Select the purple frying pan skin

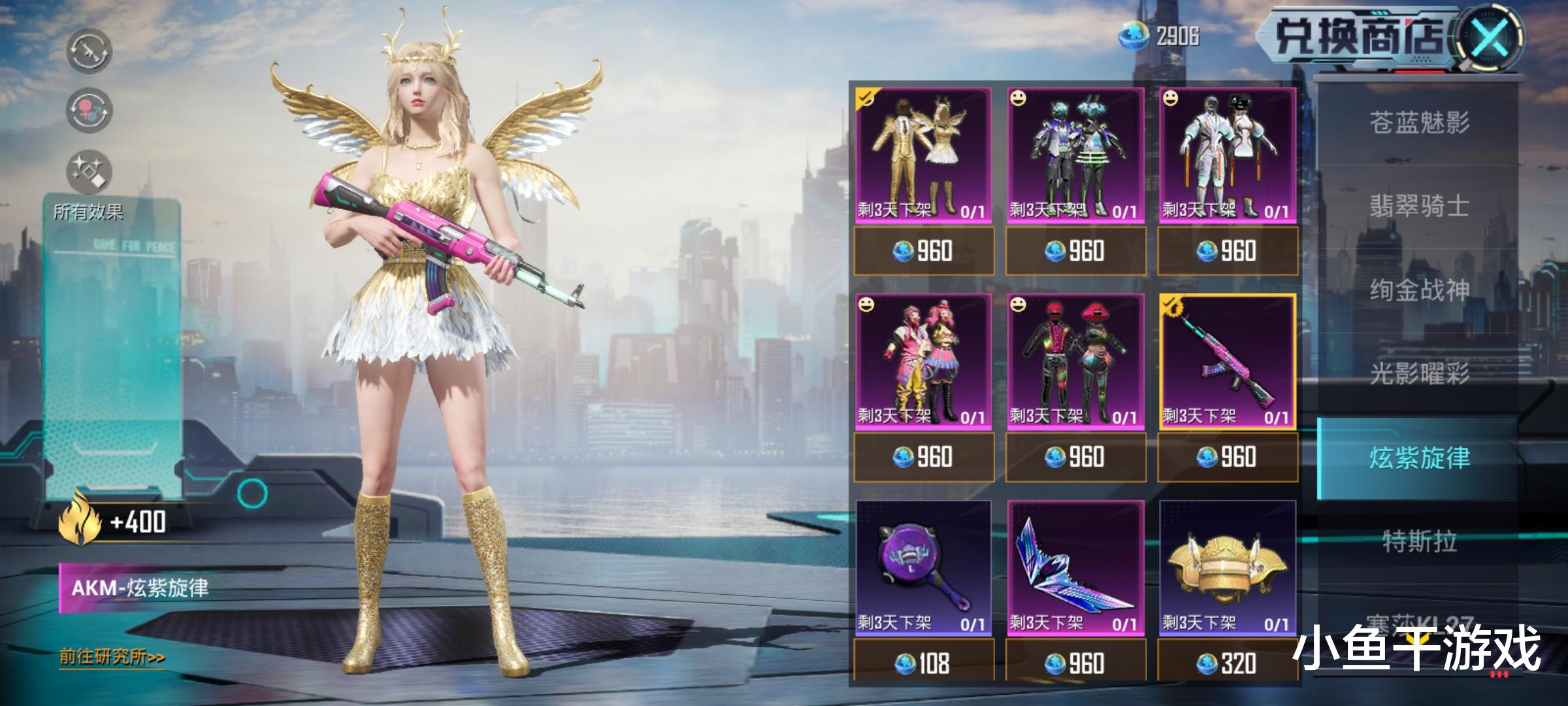923,567
